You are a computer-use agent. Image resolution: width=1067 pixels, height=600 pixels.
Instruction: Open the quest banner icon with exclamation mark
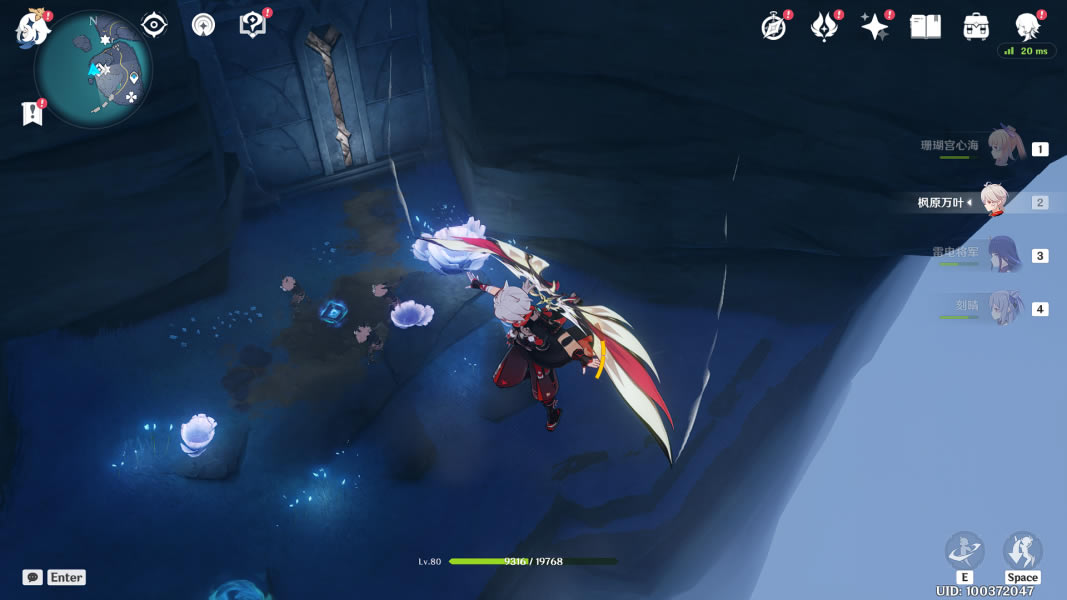coord(33,113)
